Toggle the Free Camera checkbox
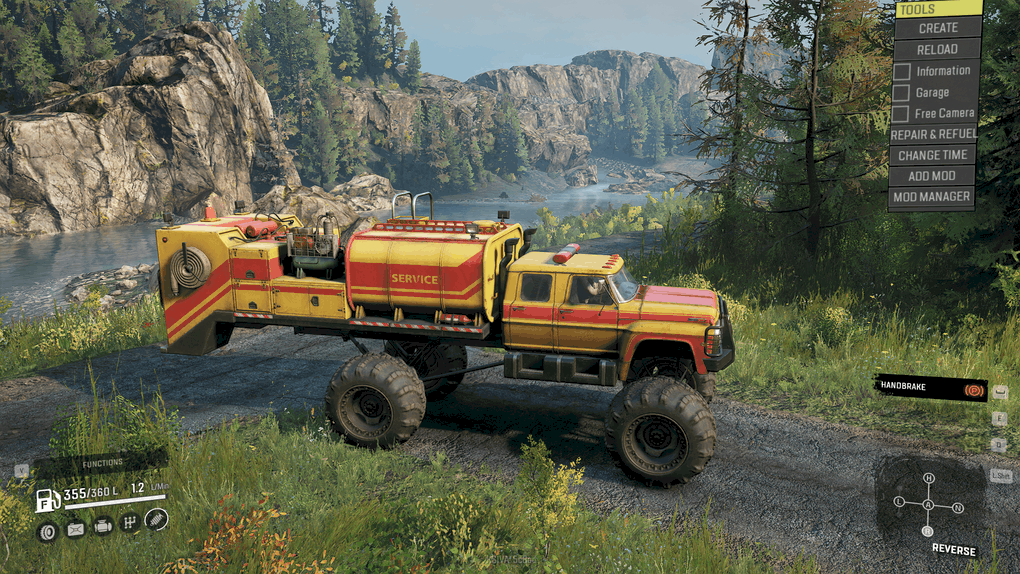Image resolution: width=1020 pixels, height=574 pixels. (x=901, y=114)
